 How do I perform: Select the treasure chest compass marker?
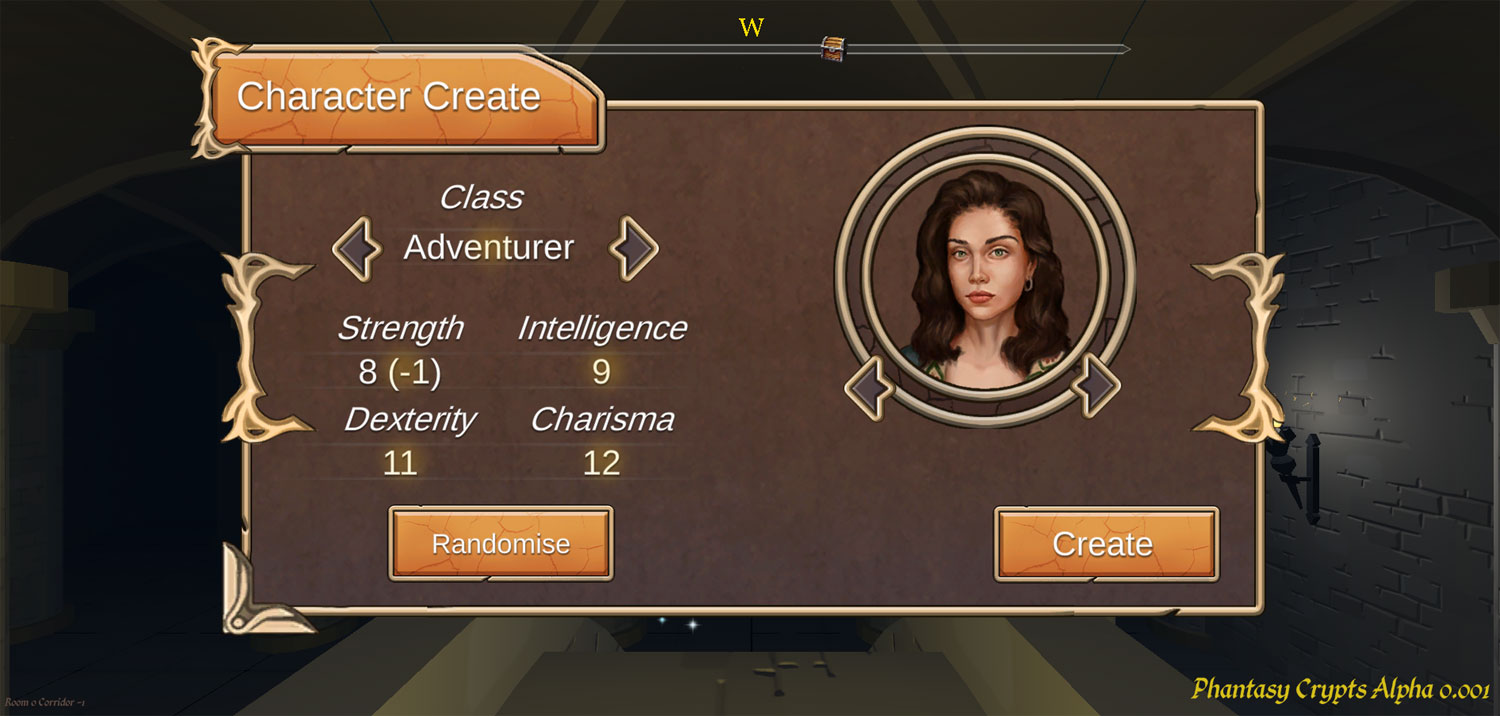[832, 48]
